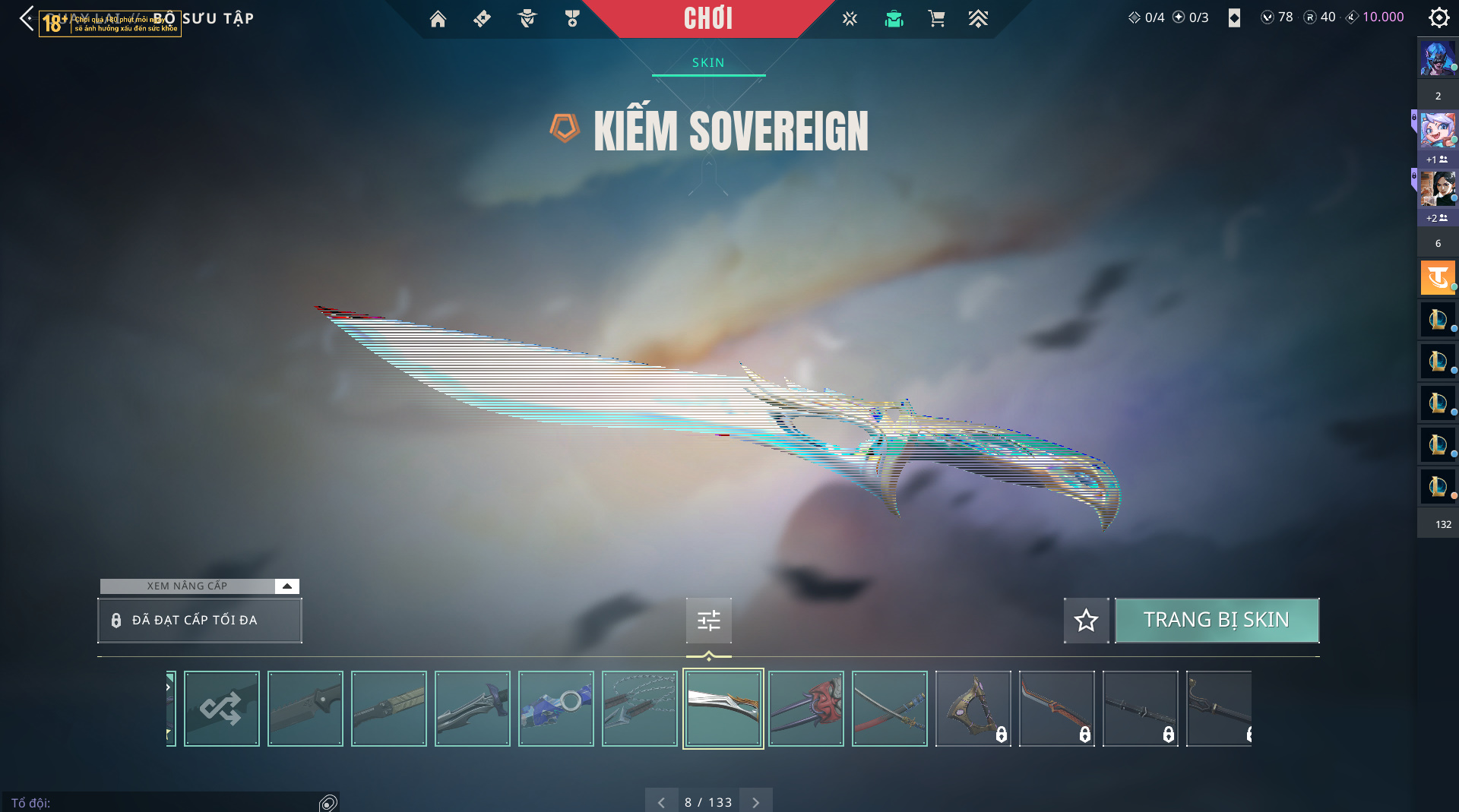Screen dimensions: 1459x812
Task: Expand the XEM NÂNG CẤP upgrade panel
Action: click(x=286, y=586)
